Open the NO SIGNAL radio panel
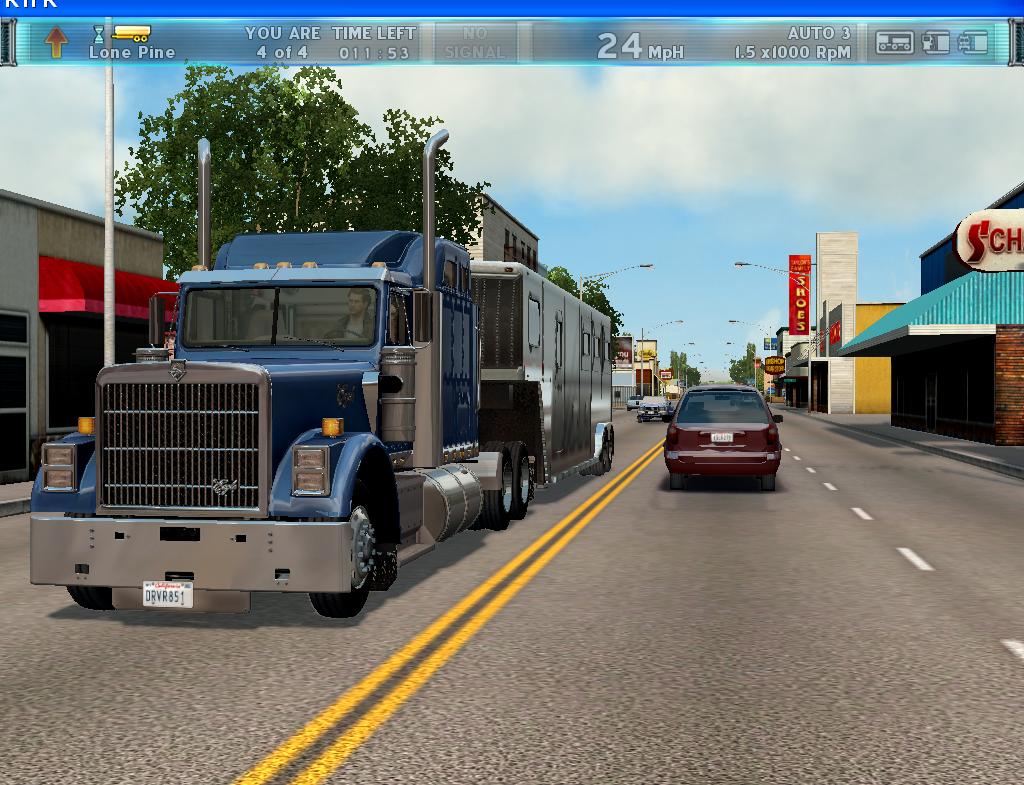Screen dimensions: 1024x785 tap(475, 43)
